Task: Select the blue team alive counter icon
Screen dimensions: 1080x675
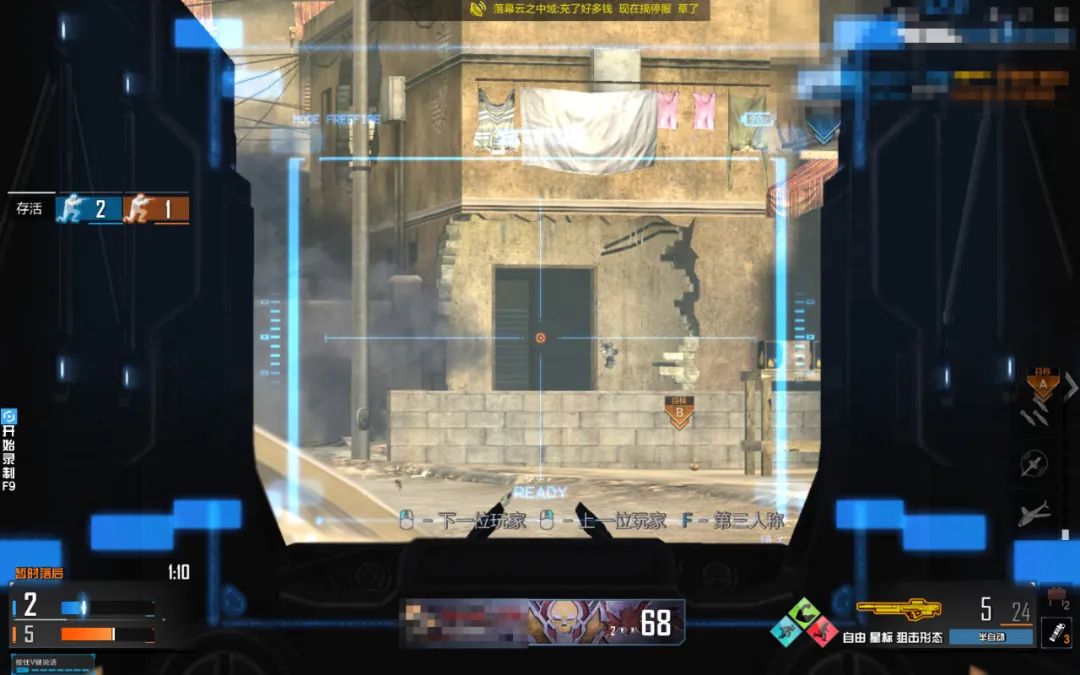Action: pos(73,208)
